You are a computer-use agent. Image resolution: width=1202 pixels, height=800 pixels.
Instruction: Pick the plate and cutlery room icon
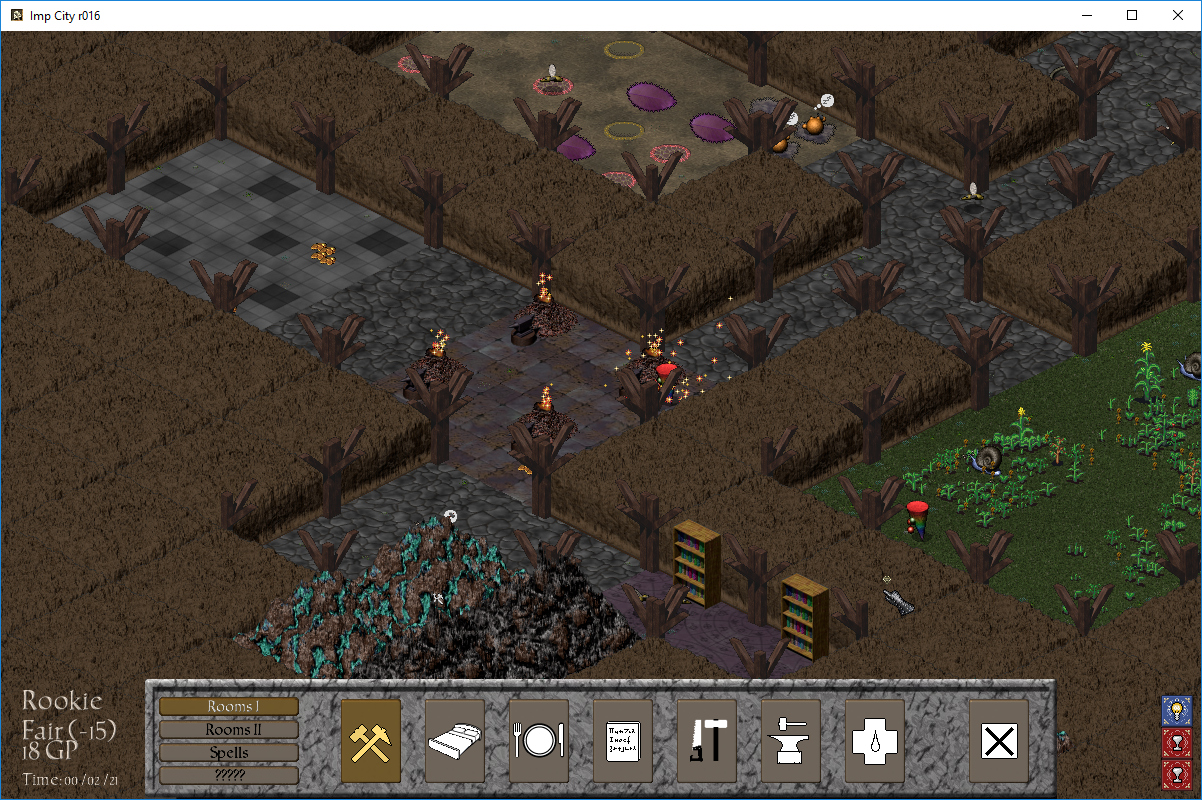[539, 741]
